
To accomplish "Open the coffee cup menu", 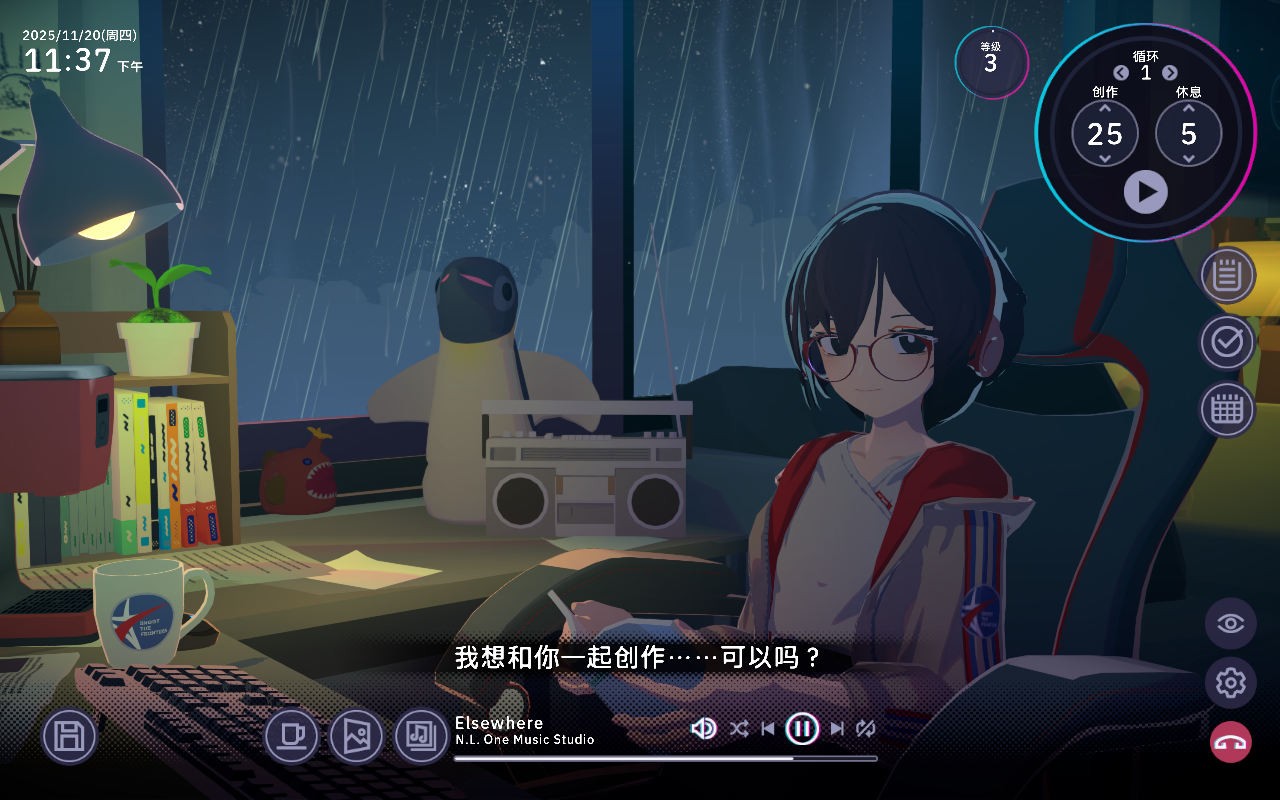I will point(291,737).
